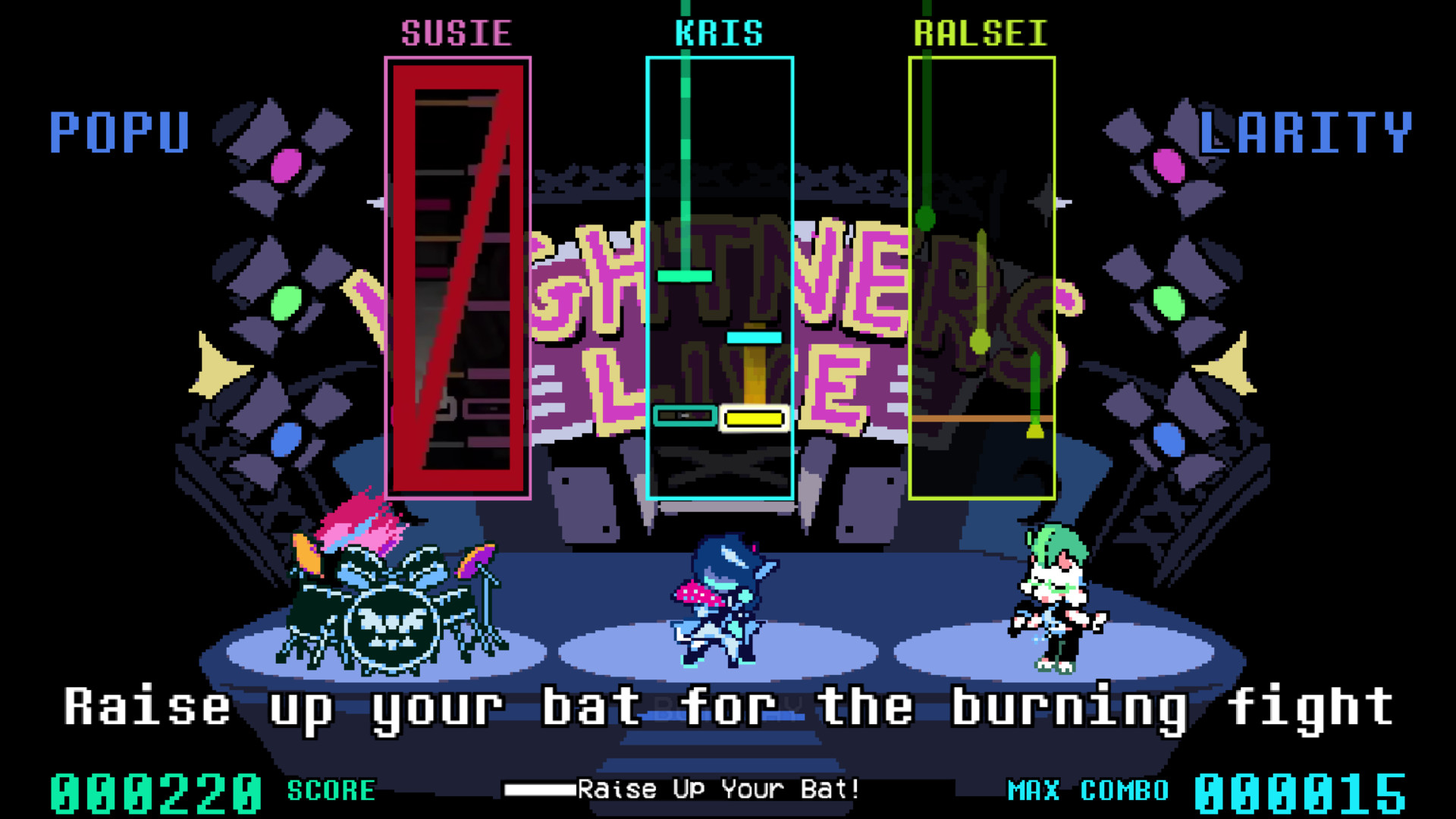
Task: Click the teal hold-note bar near Kris's hit line
Action: click(x=684, y=416)
